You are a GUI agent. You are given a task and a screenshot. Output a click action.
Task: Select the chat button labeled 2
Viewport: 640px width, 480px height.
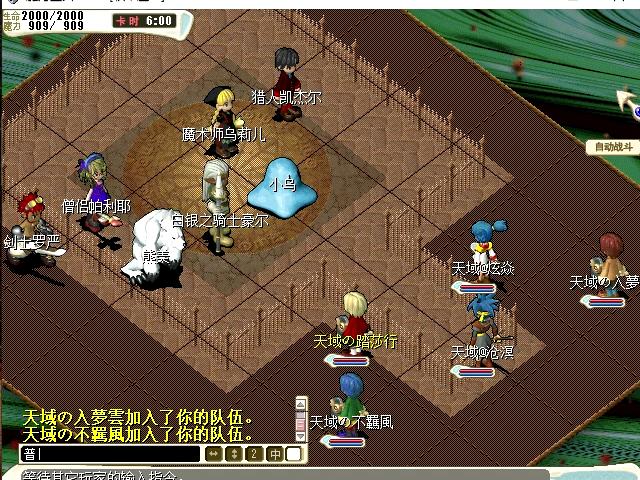(254, 454)
